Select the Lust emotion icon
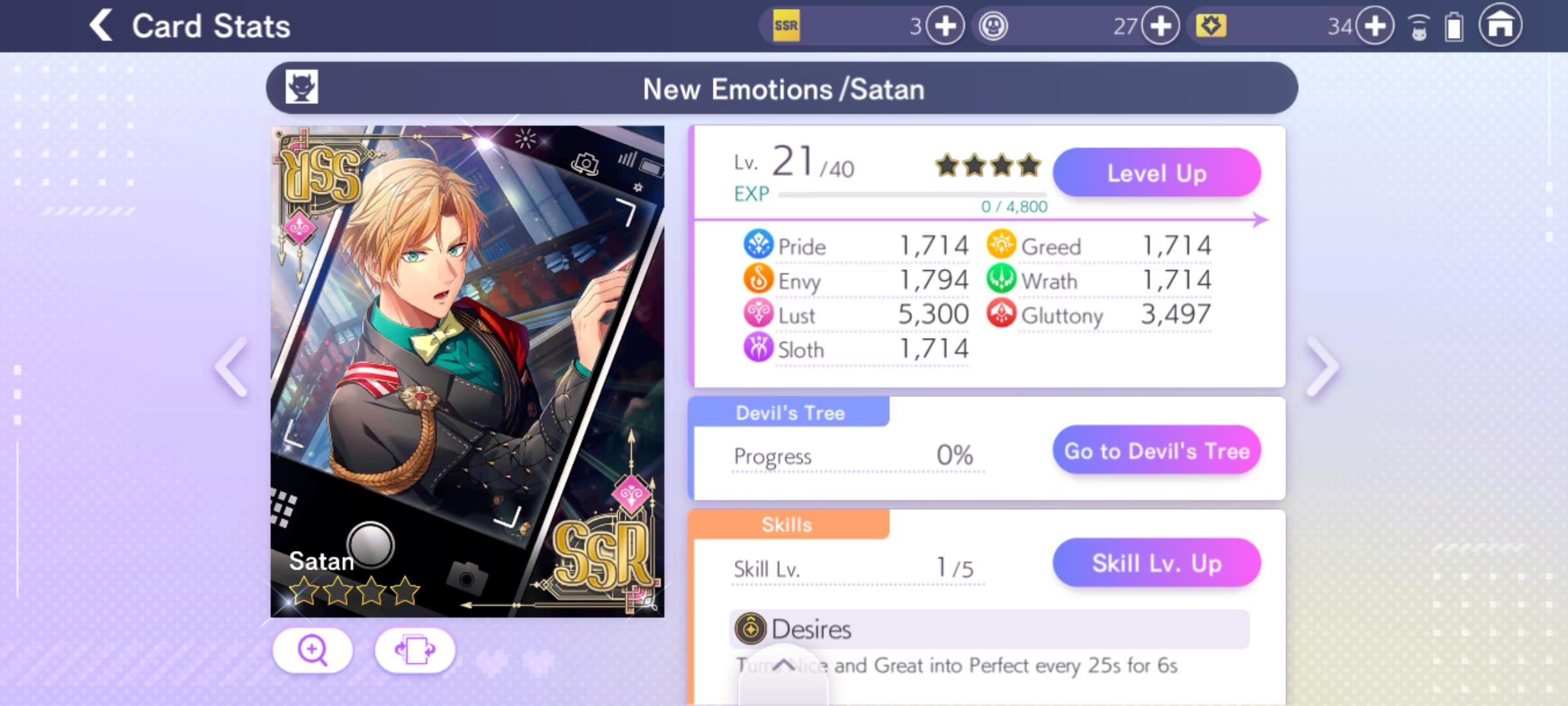Viewport: 1568px width, 706px height. point(759,315)
